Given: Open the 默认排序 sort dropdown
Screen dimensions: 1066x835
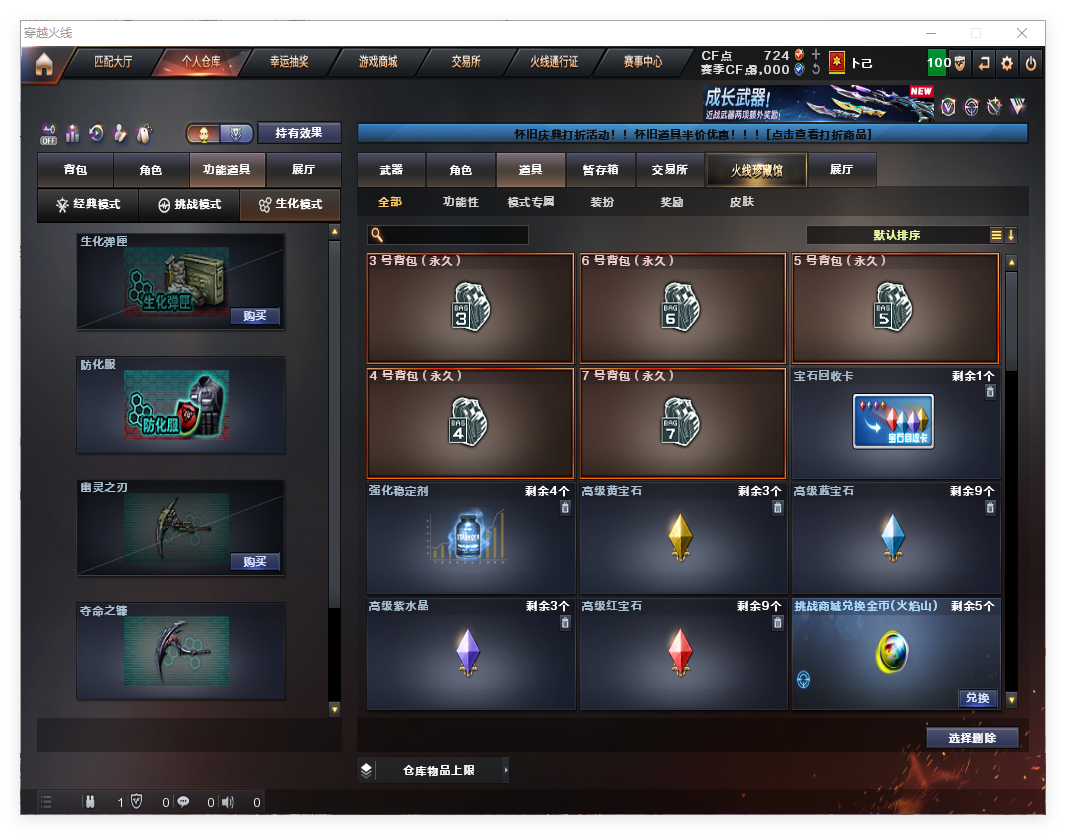Looking at the screenshot, I should (897, 235).
